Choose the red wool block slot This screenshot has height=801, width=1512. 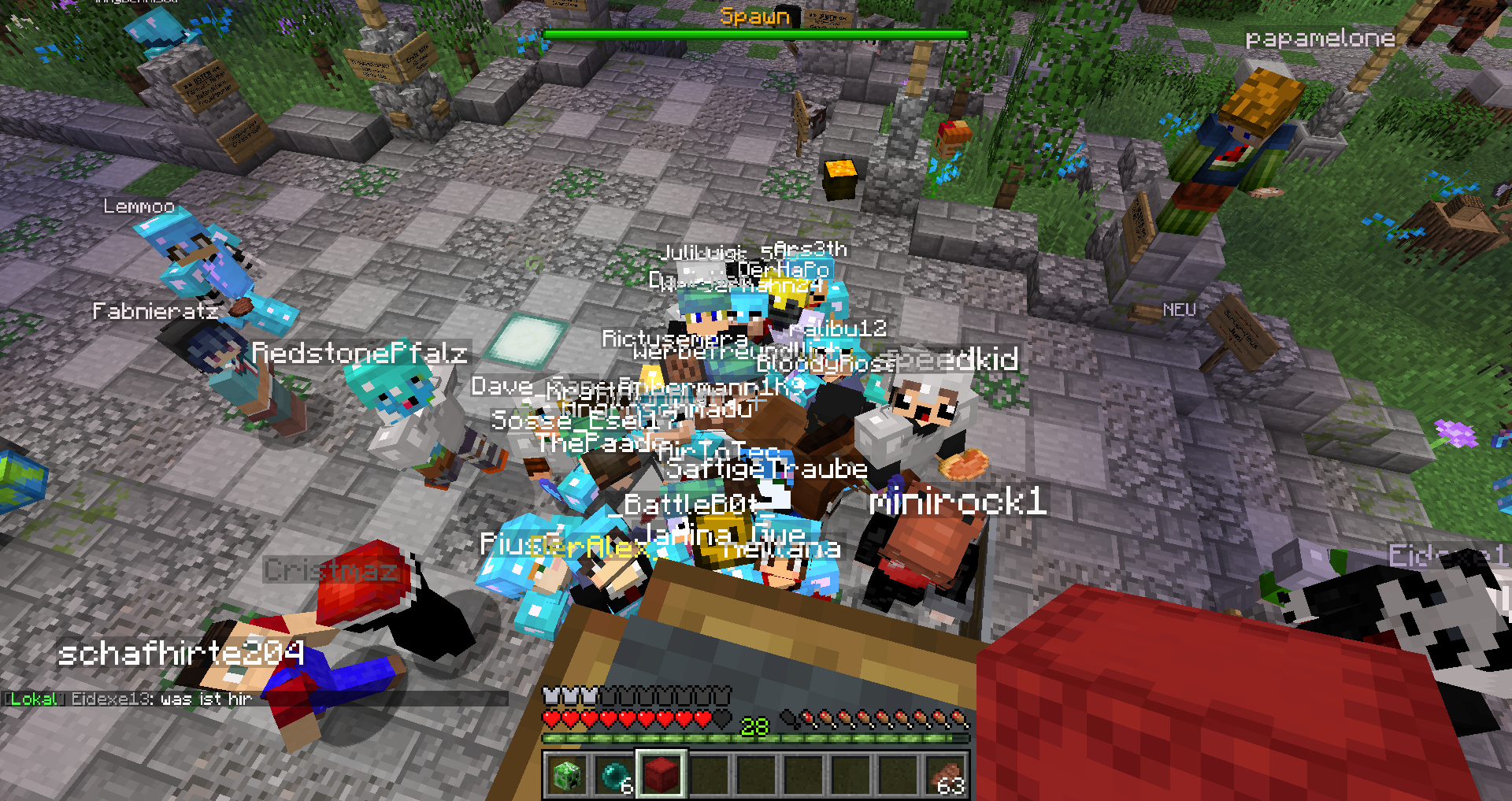(661, 775)
